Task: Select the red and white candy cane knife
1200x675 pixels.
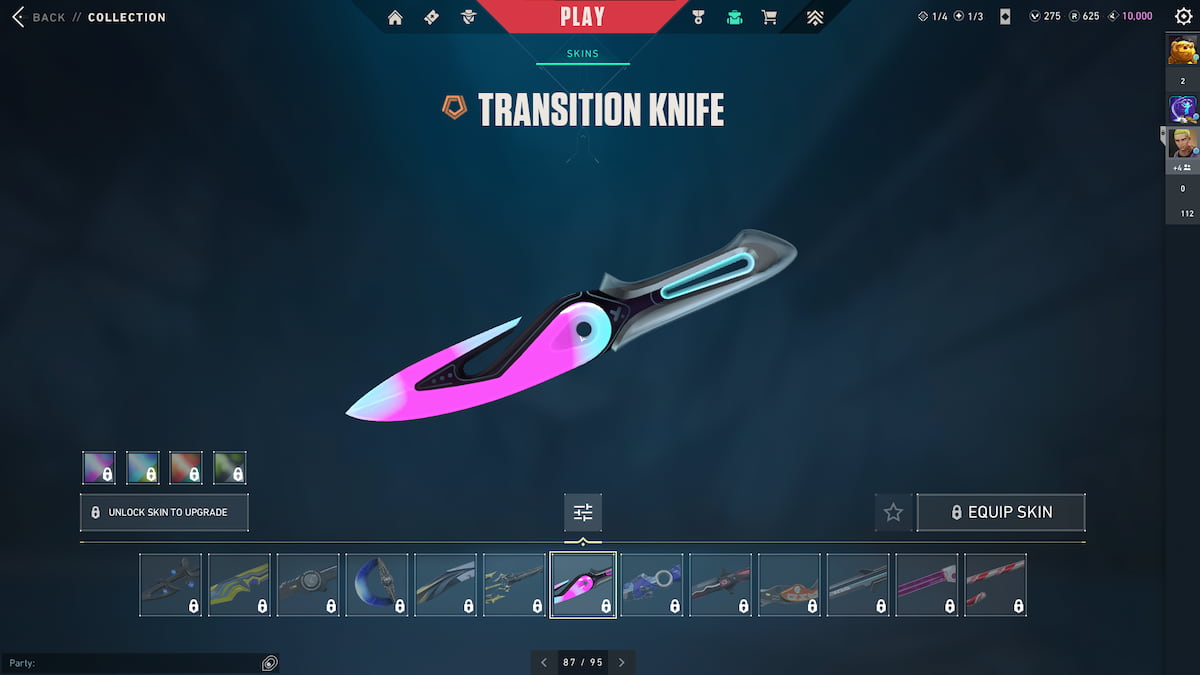Action: tap(995, 585)
